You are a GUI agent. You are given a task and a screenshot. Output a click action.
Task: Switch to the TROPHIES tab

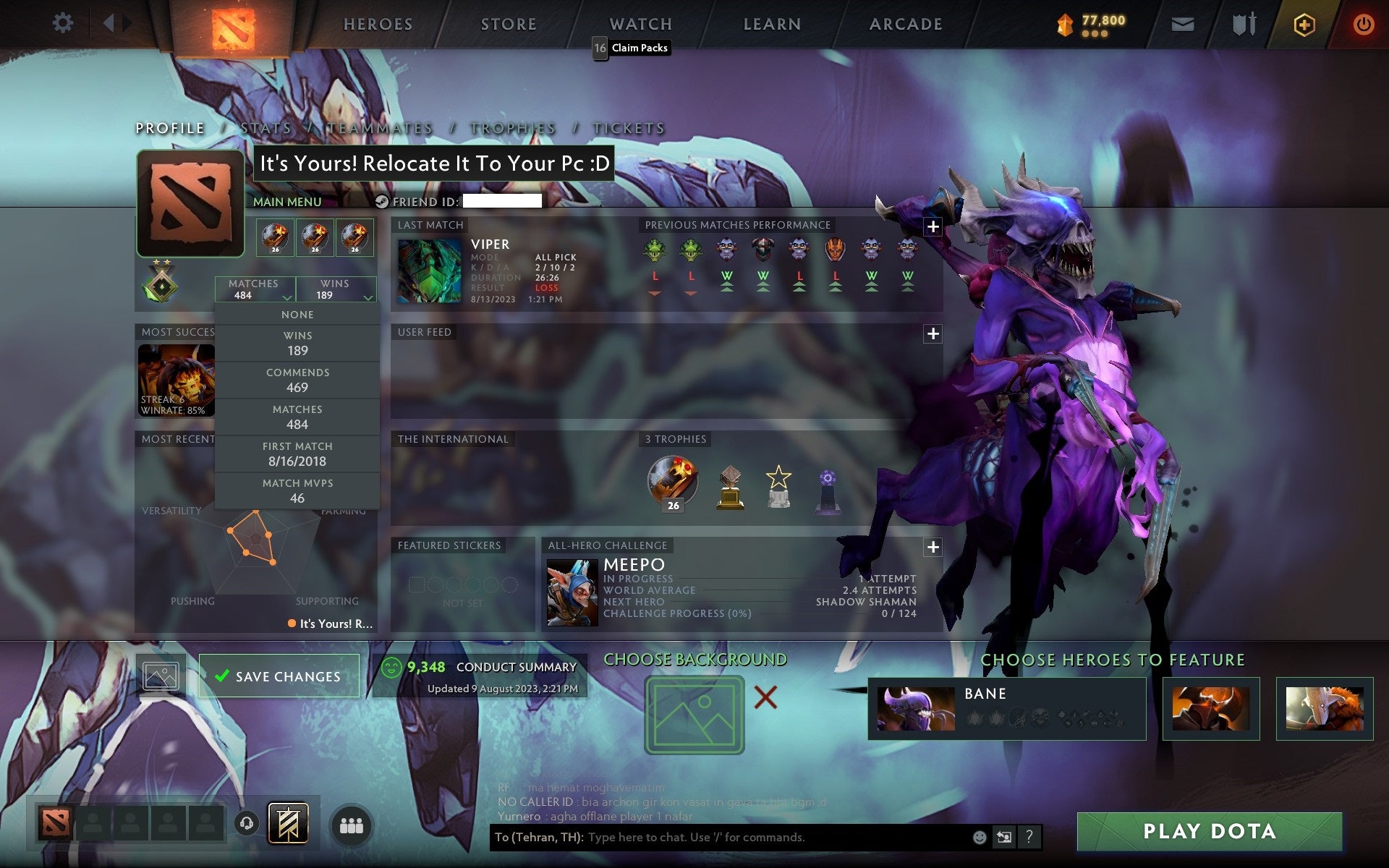[x=511, y=127]
